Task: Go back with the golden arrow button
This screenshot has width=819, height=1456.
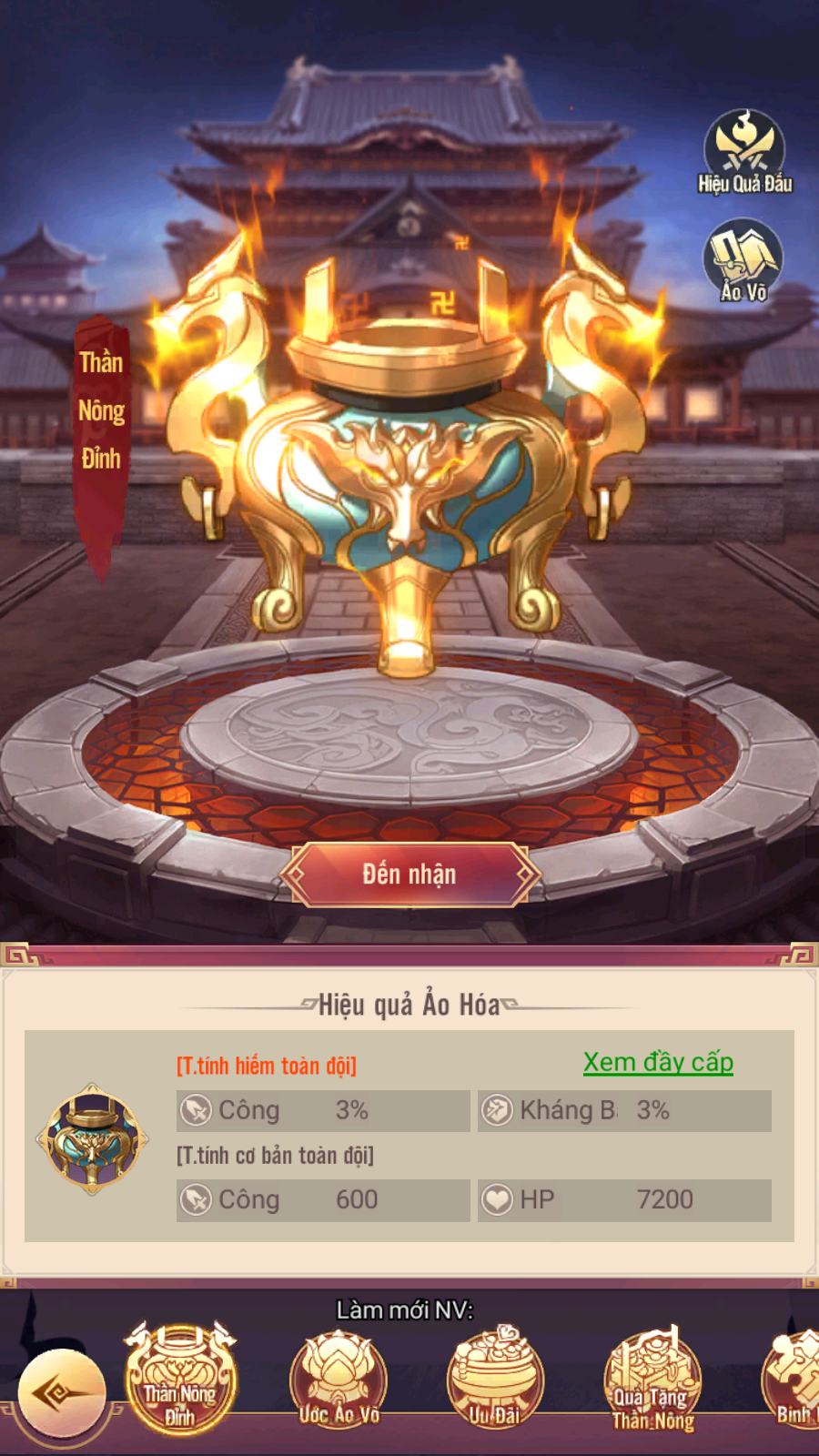Action: [62, 1393]
